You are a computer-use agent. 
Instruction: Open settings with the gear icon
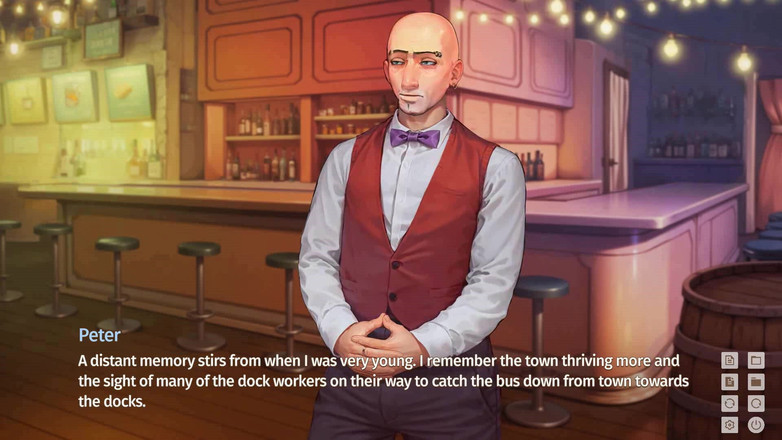tap(730, 425)
